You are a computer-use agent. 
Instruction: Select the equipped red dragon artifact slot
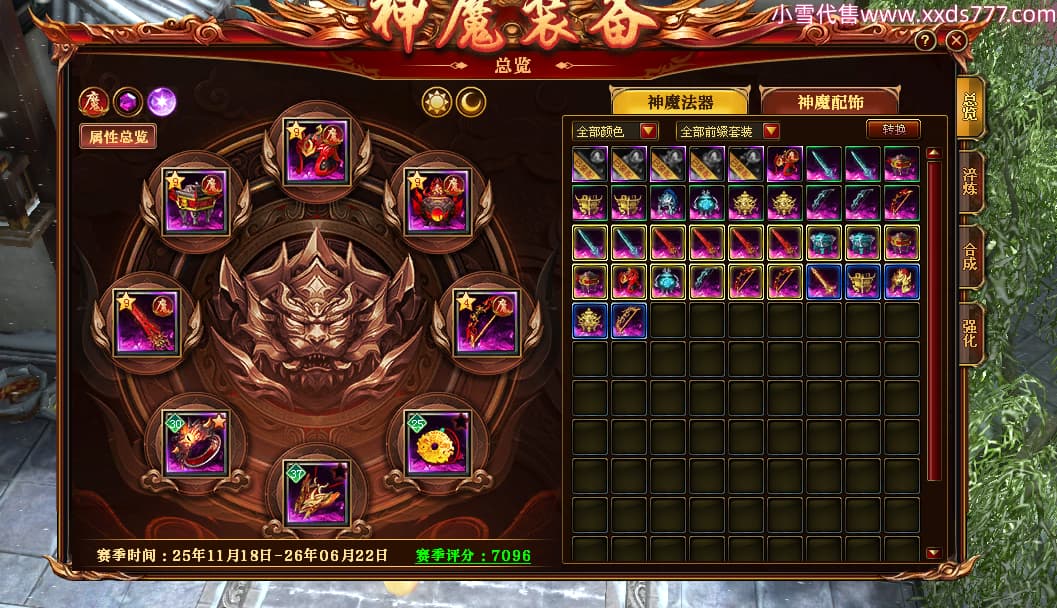point(316,151)
